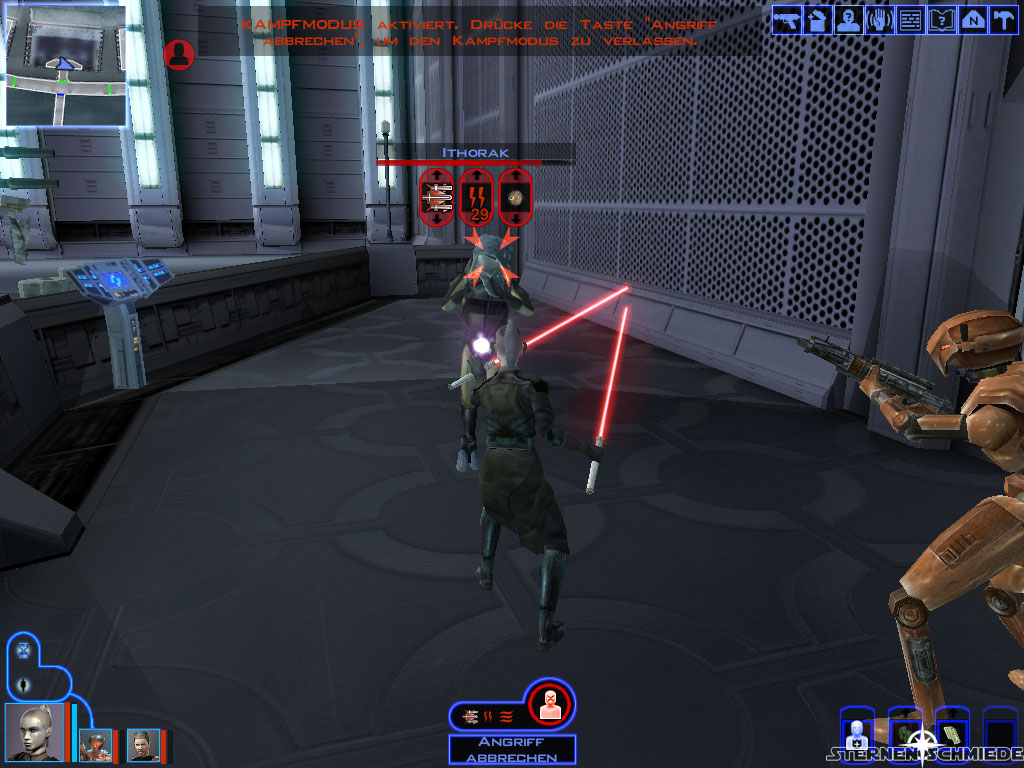This screenshot has width=1024, height=768.
Task: Click the minimap
Action: coord(66,64)
